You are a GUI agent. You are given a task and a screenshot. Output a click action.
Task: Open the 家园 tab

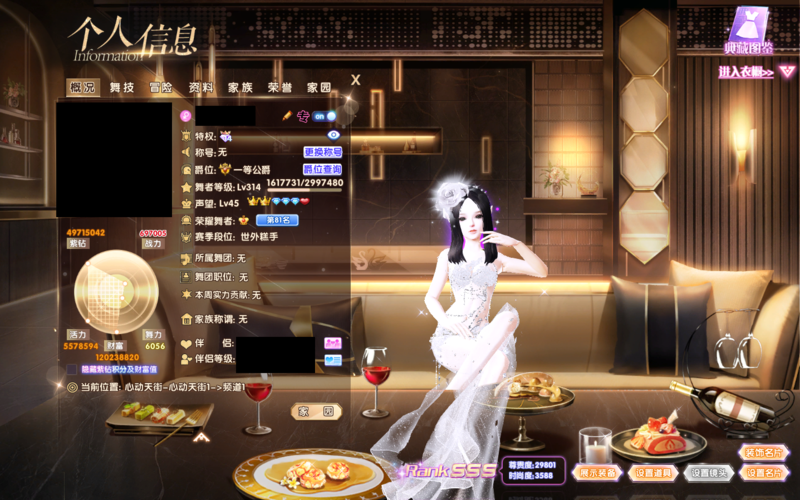click(319, 88)
